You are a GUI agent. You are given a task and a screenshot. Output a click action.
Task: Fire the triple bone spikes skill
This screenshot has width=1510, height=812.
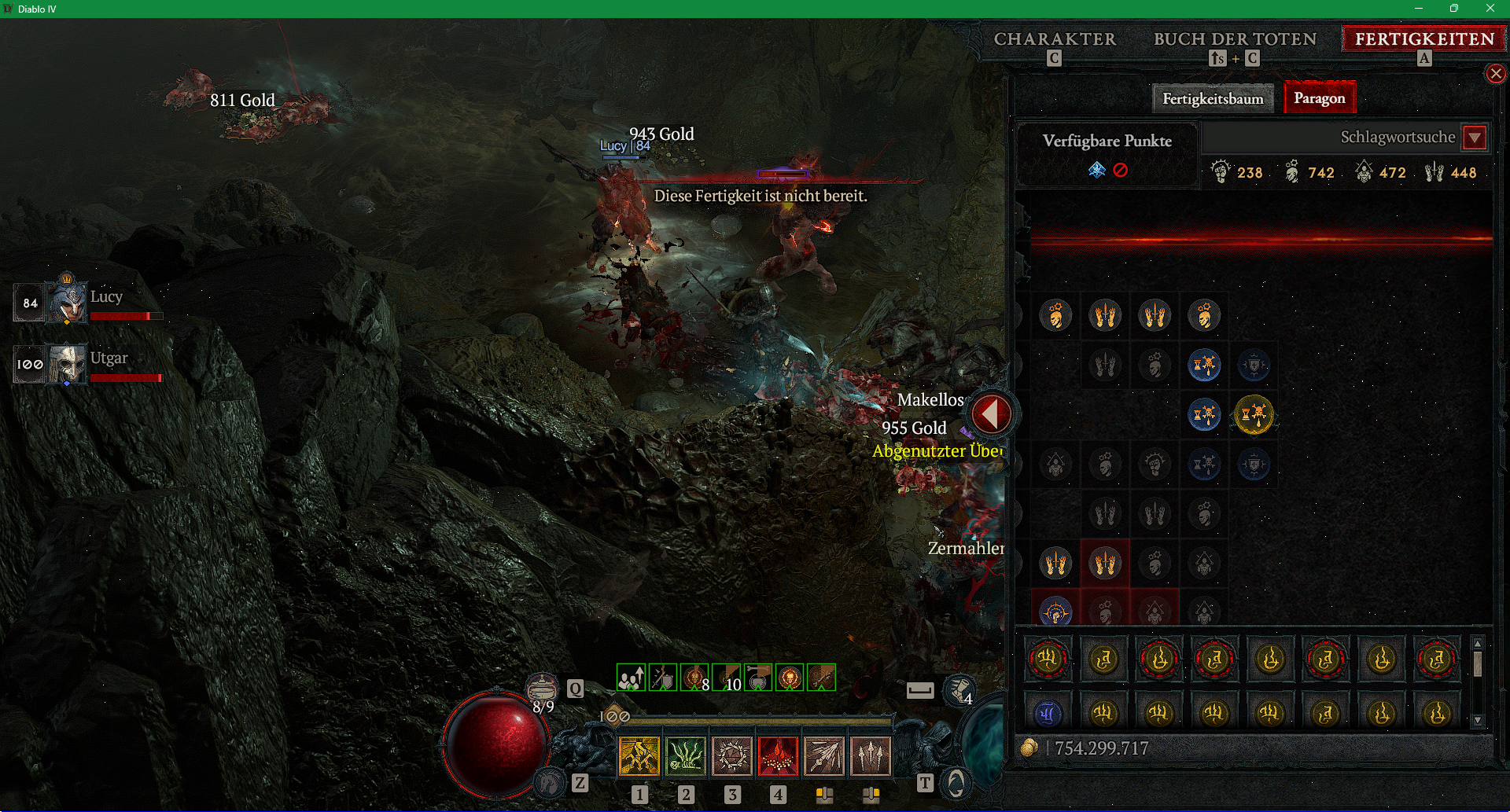click(x=871, y=756)
